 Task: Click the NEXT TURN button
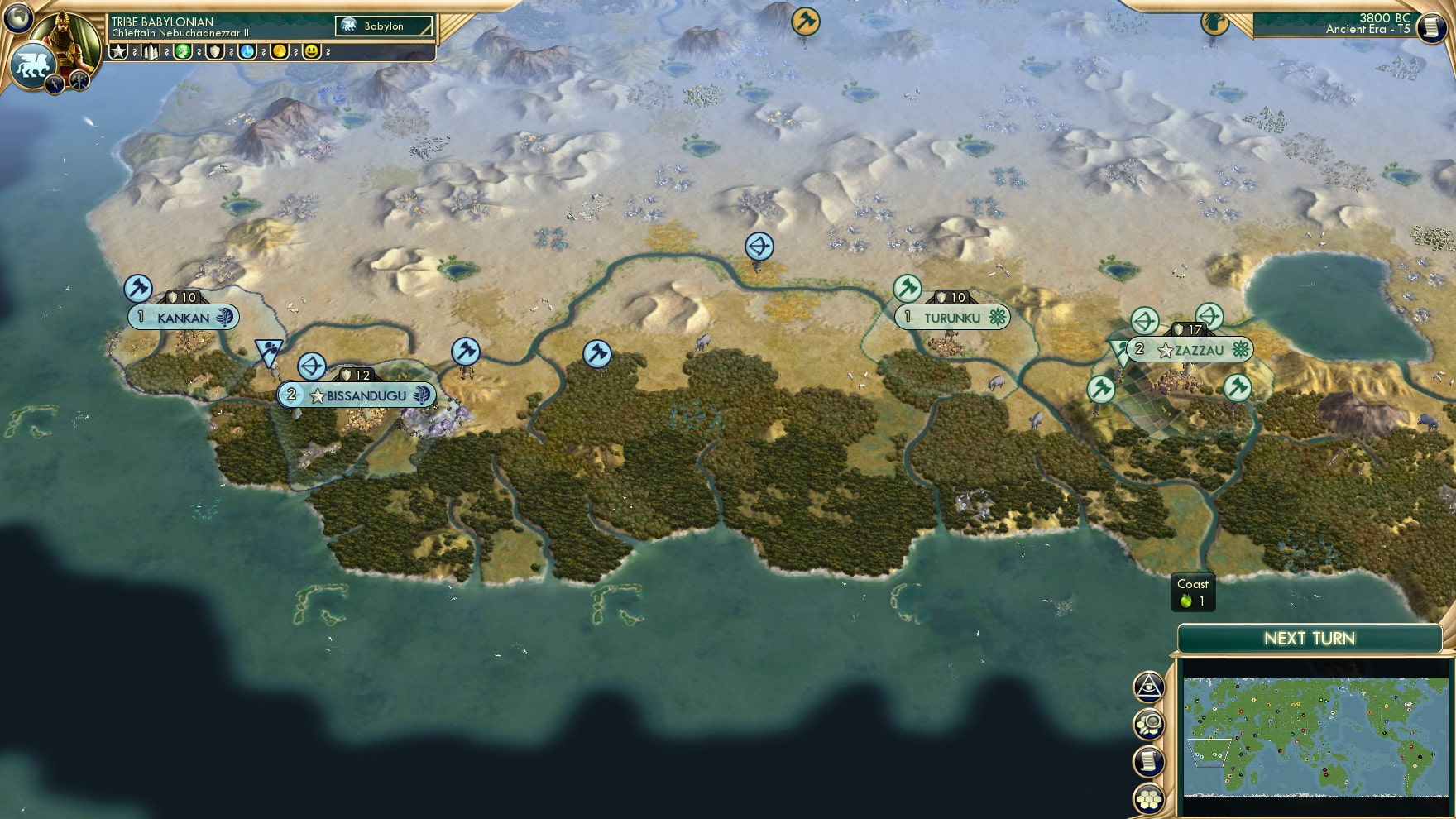click(x=1310, y=639)
